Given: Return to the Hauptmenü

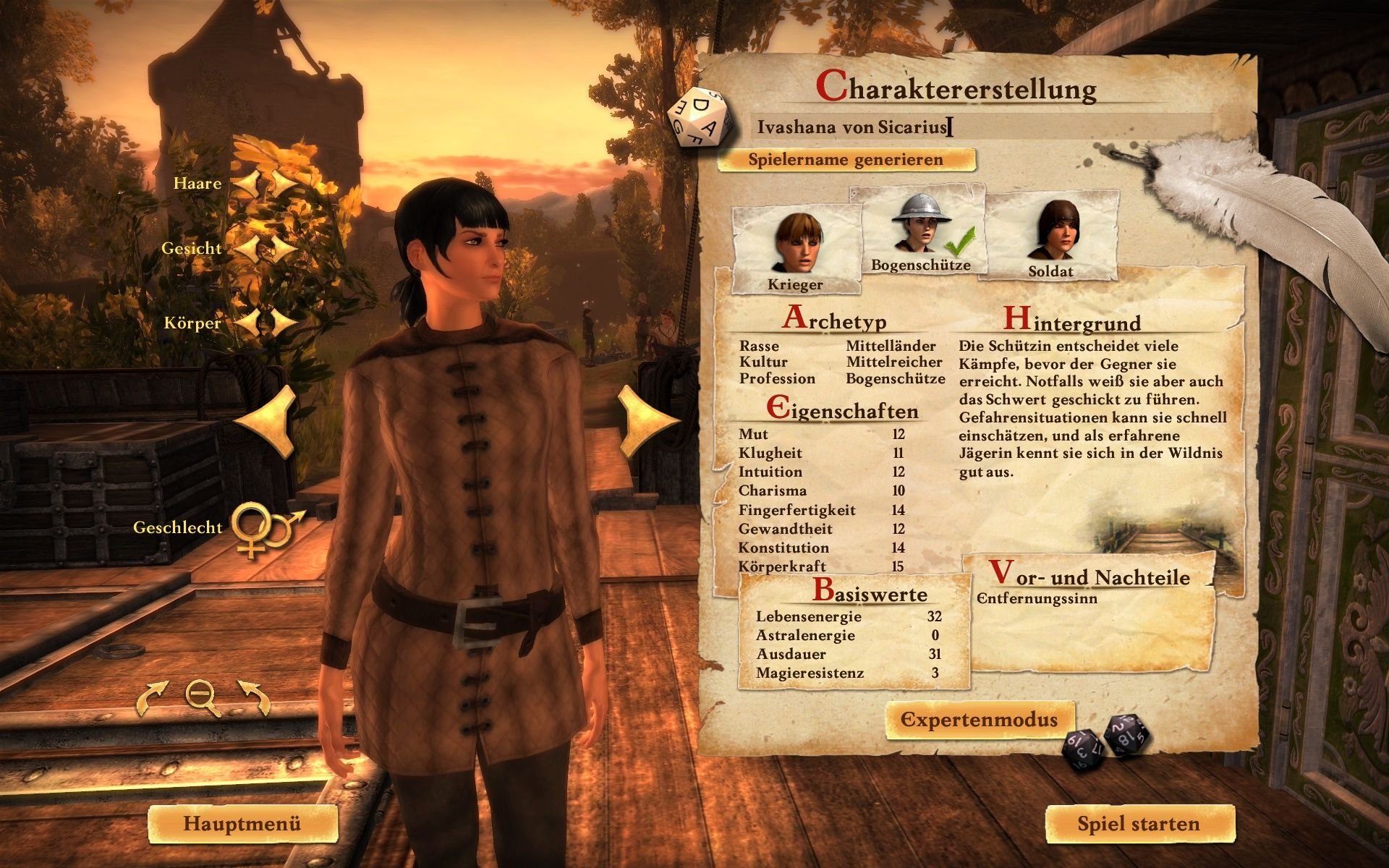Looking at the screenshot, I should point(242,824).
